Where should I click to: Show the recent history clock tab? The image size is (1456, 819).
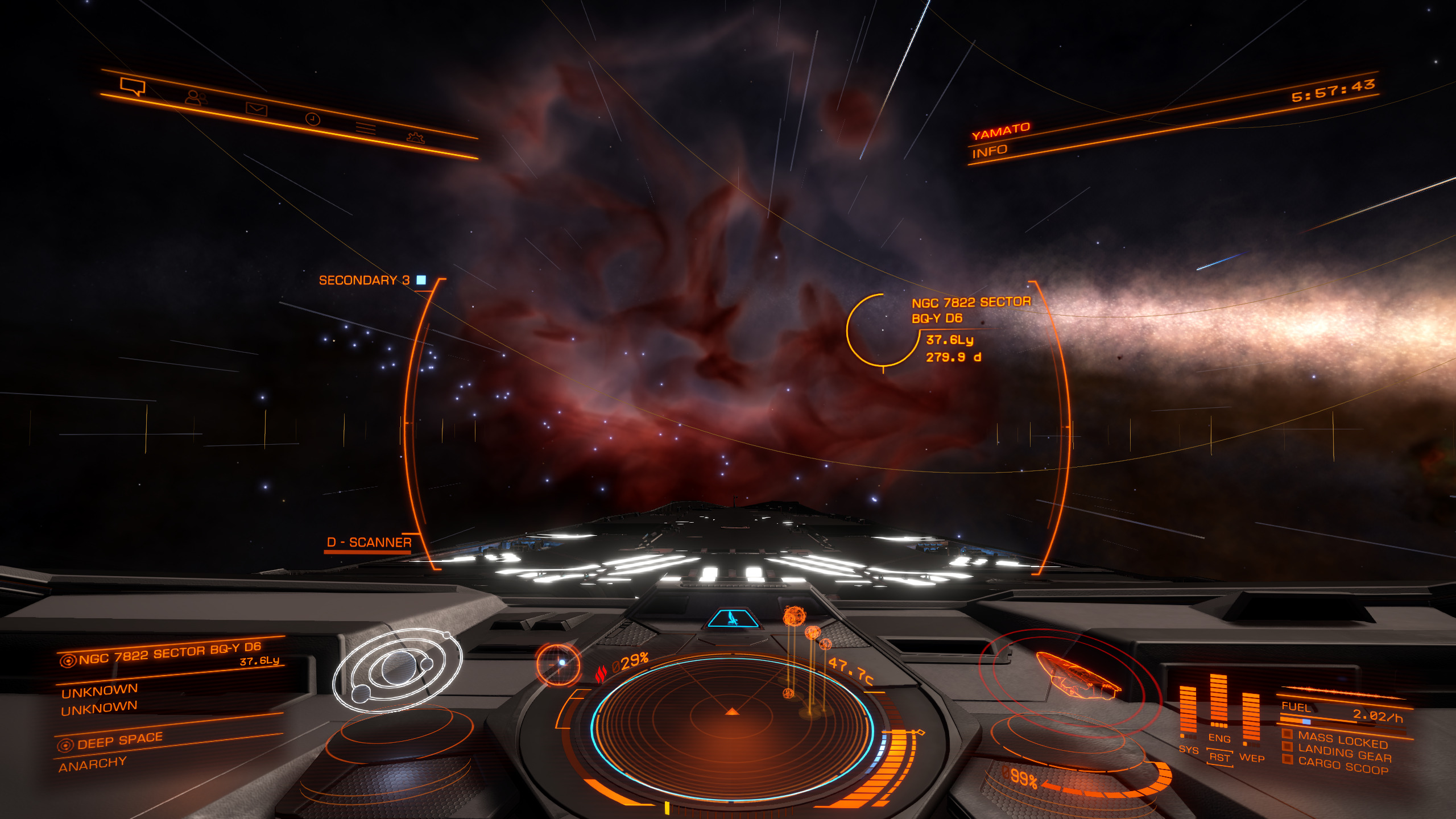(313, 119)
